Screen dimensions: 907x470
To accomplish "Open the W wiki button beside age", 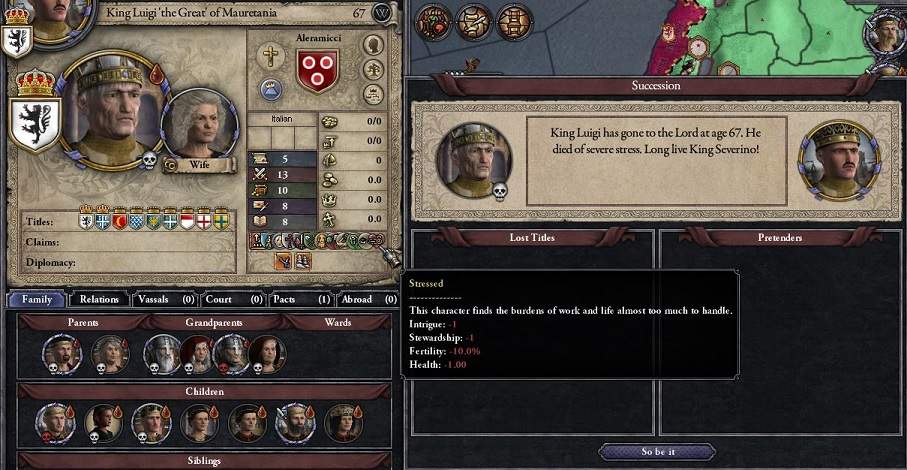I will pos(382,13).
